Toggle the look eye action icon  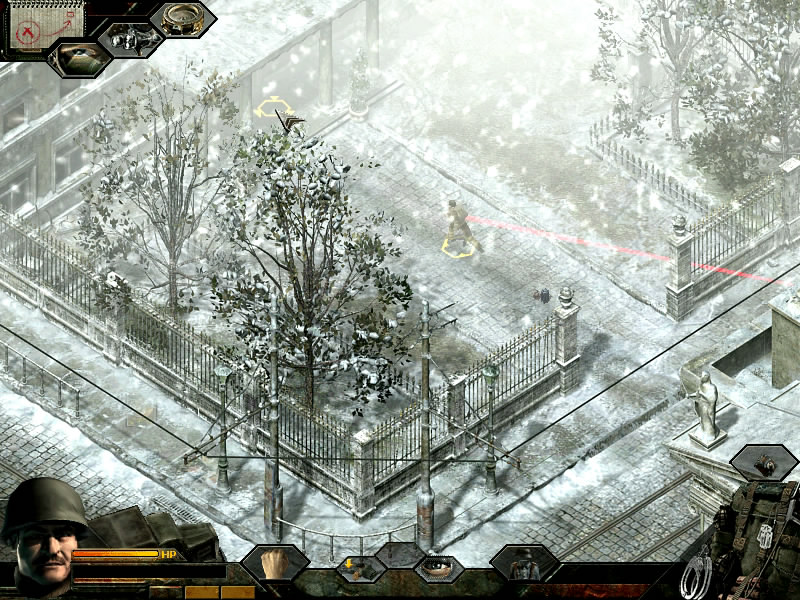(438, 569)
